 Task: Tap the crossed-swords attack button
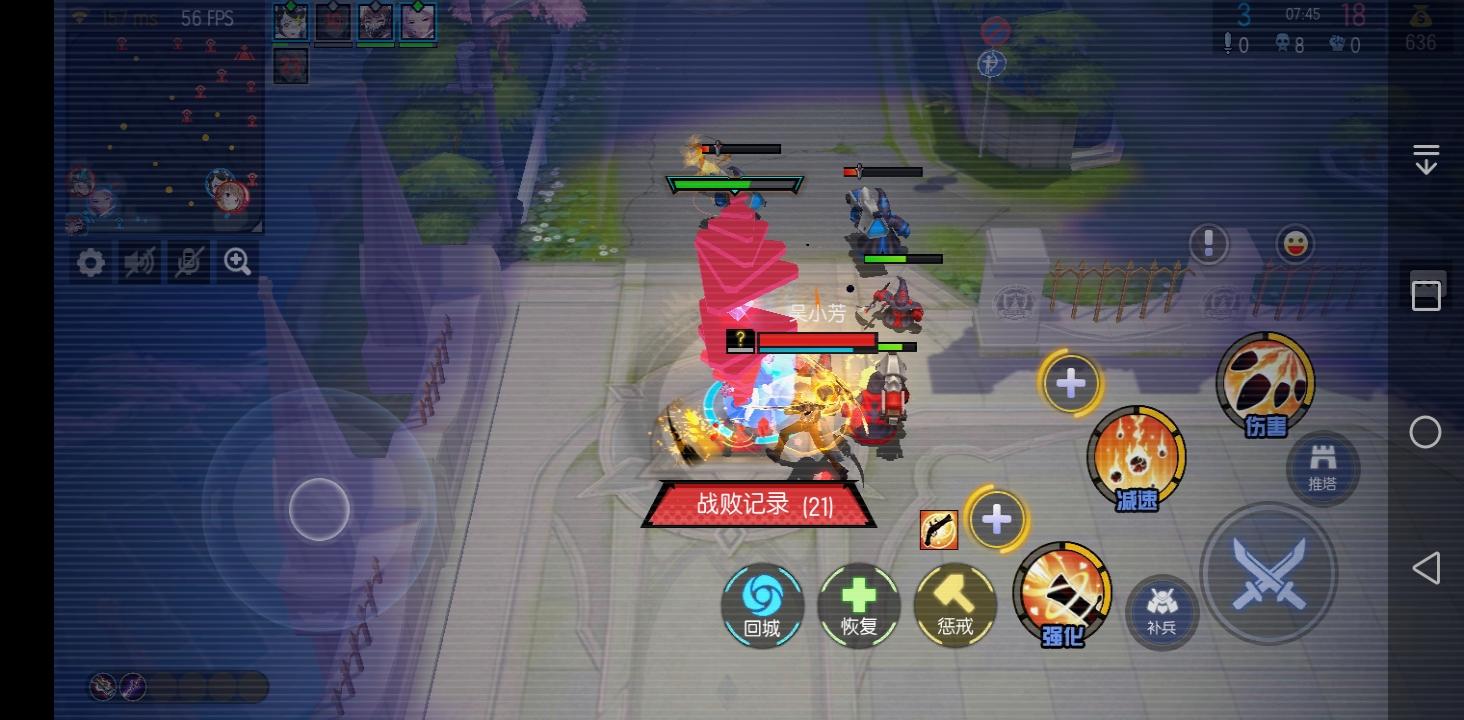(1269, 575)
